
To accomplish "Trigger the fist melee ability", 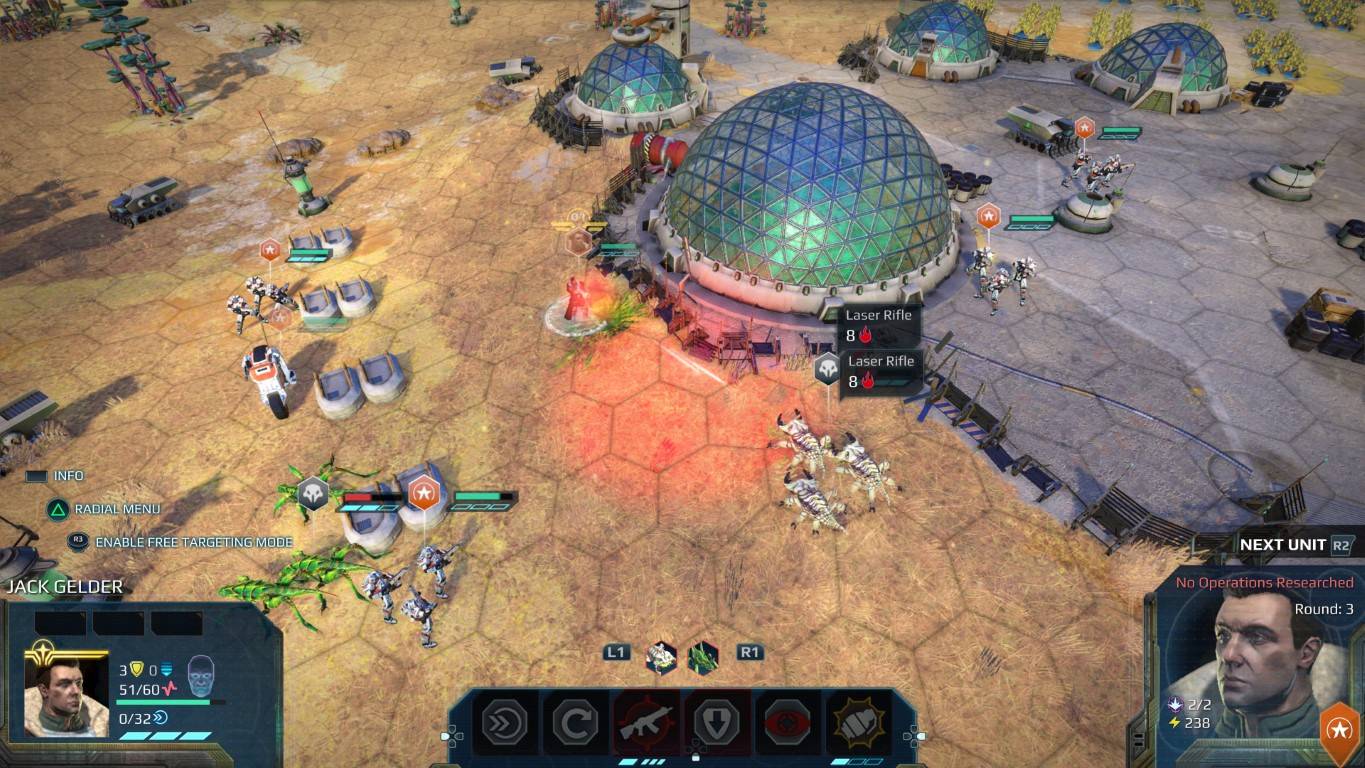I will [856, 722].
